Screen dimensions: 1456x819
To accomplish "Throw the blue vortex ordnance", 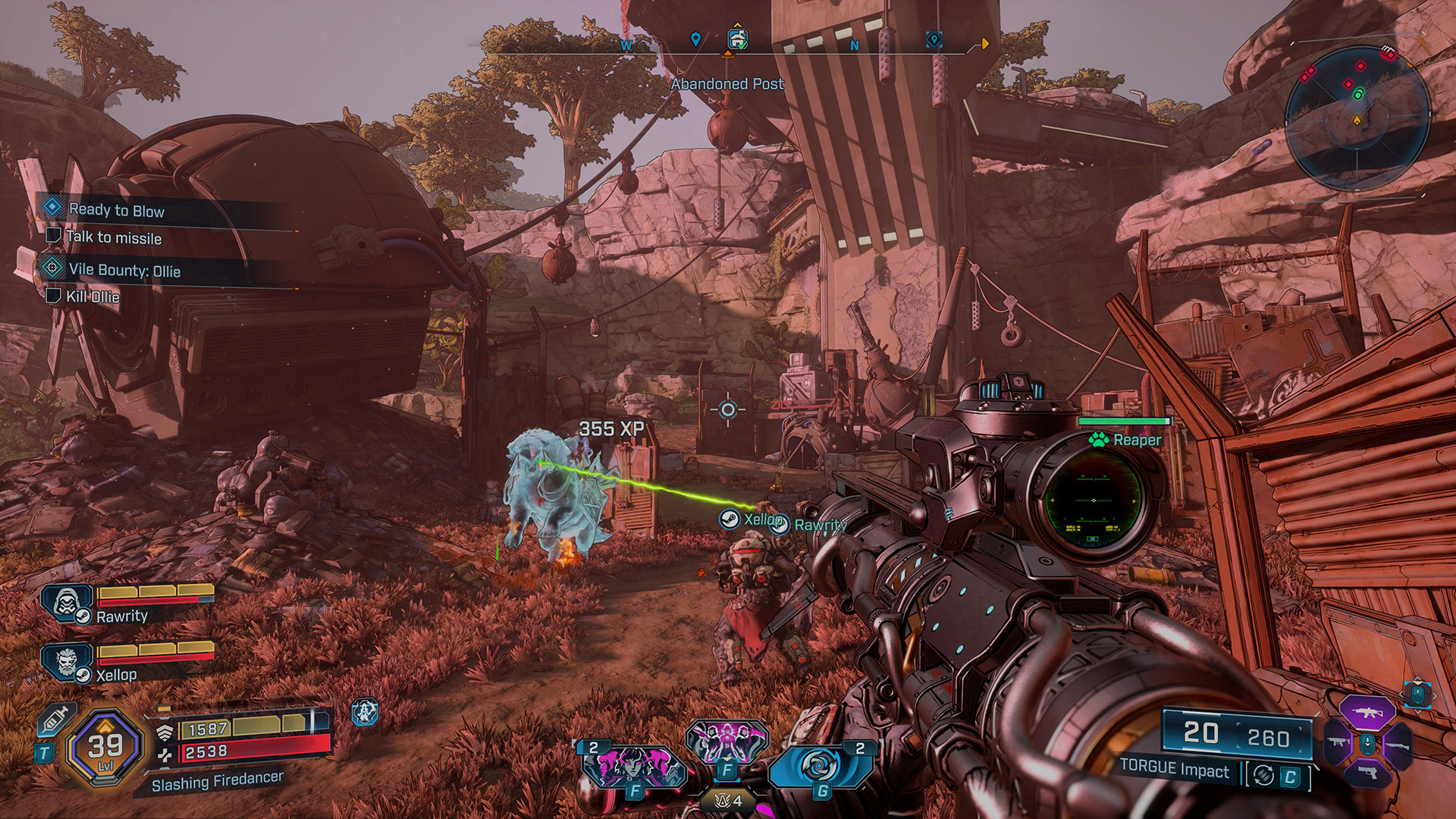I will [x=819, y=766].
